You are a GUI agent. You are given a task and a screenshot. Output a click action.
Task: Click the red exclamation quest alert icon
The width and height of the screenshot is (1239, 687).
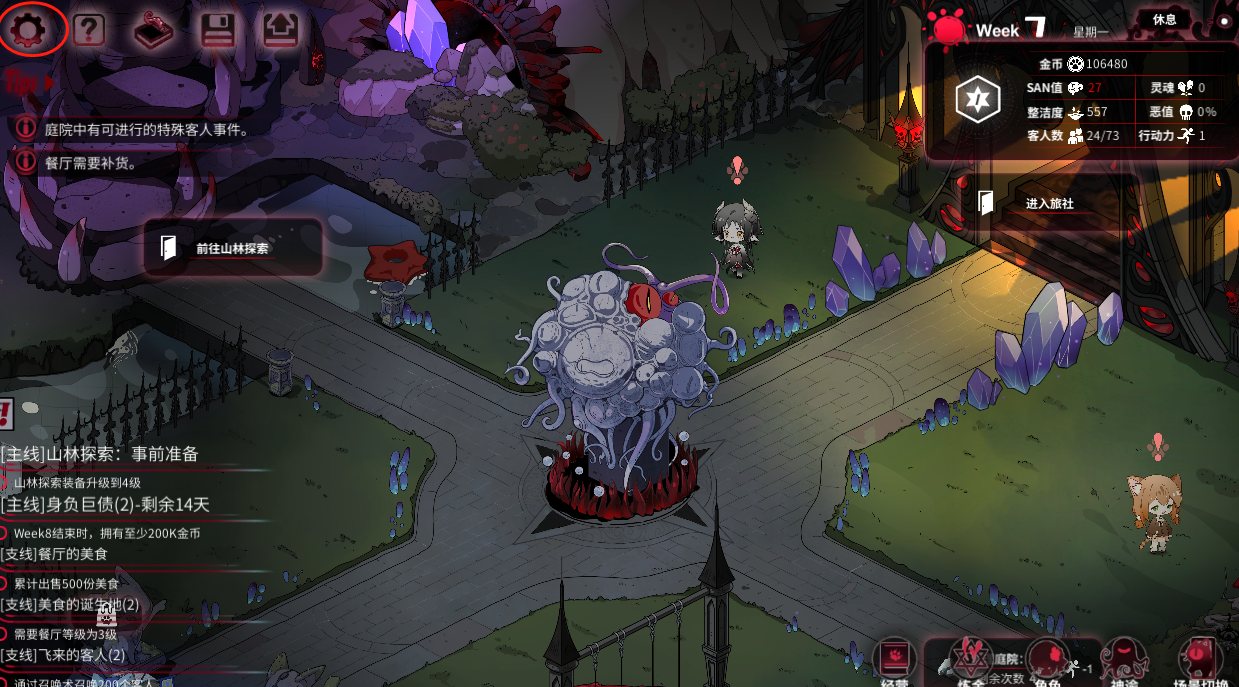coord(6,411)
